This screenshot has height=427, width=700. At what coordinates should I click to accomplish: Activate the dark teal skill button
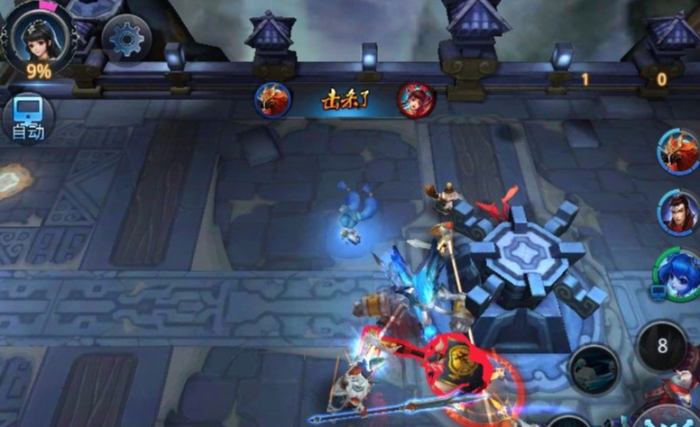coord(594,368)
